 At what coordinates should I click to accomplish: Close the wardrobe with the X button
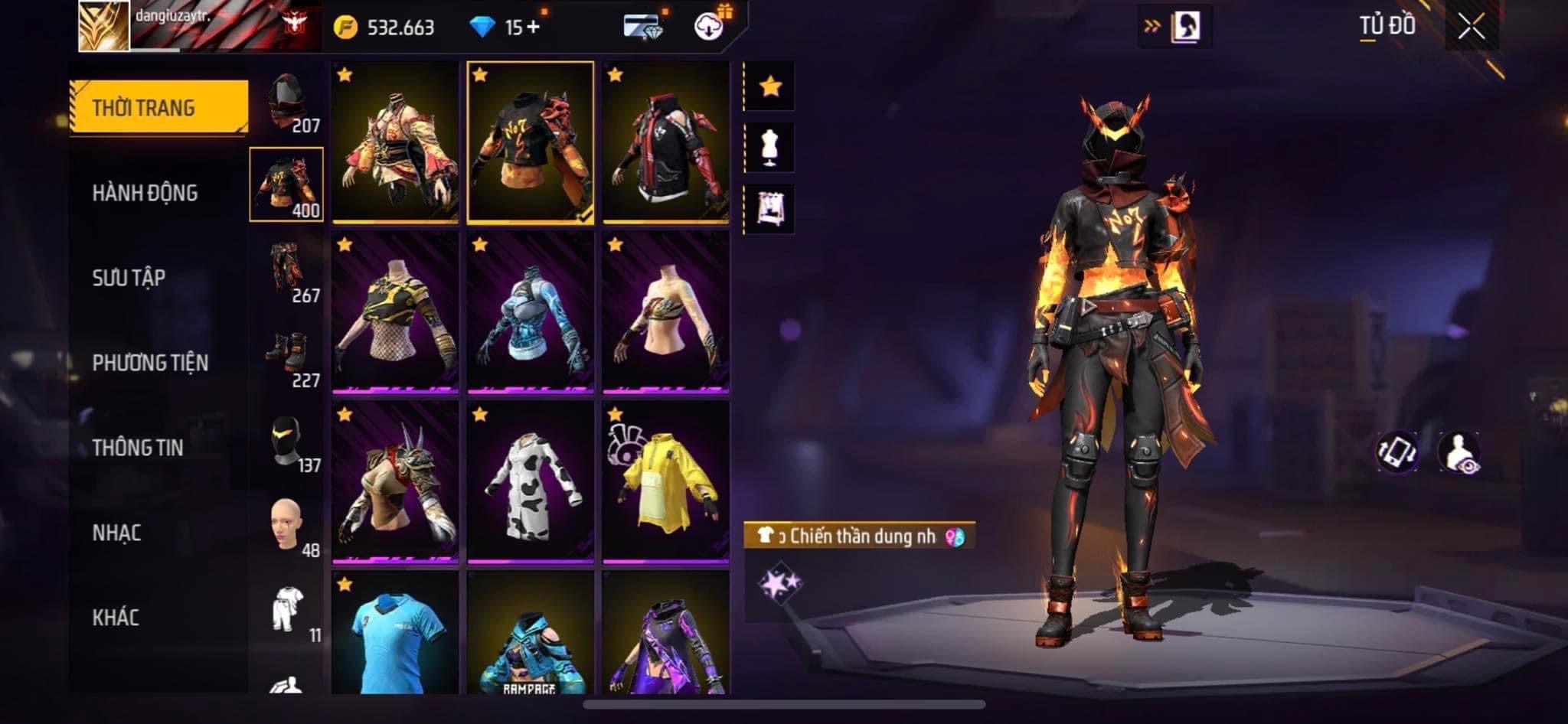pos(1471,28)
